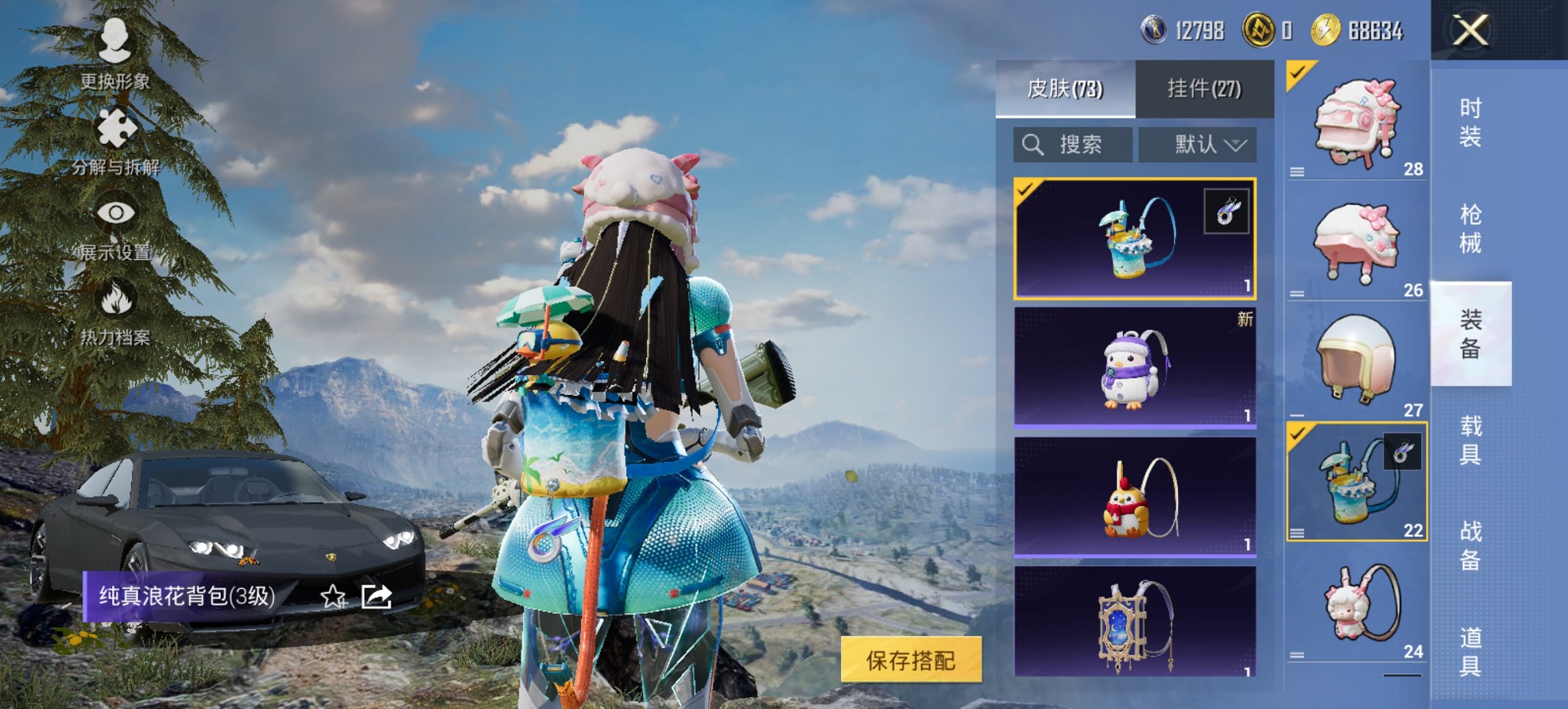The height and width of the screenshot is (709, 1568).
Task: Open the 分解与拆解 dismantle panel
Action: [116, 144]
